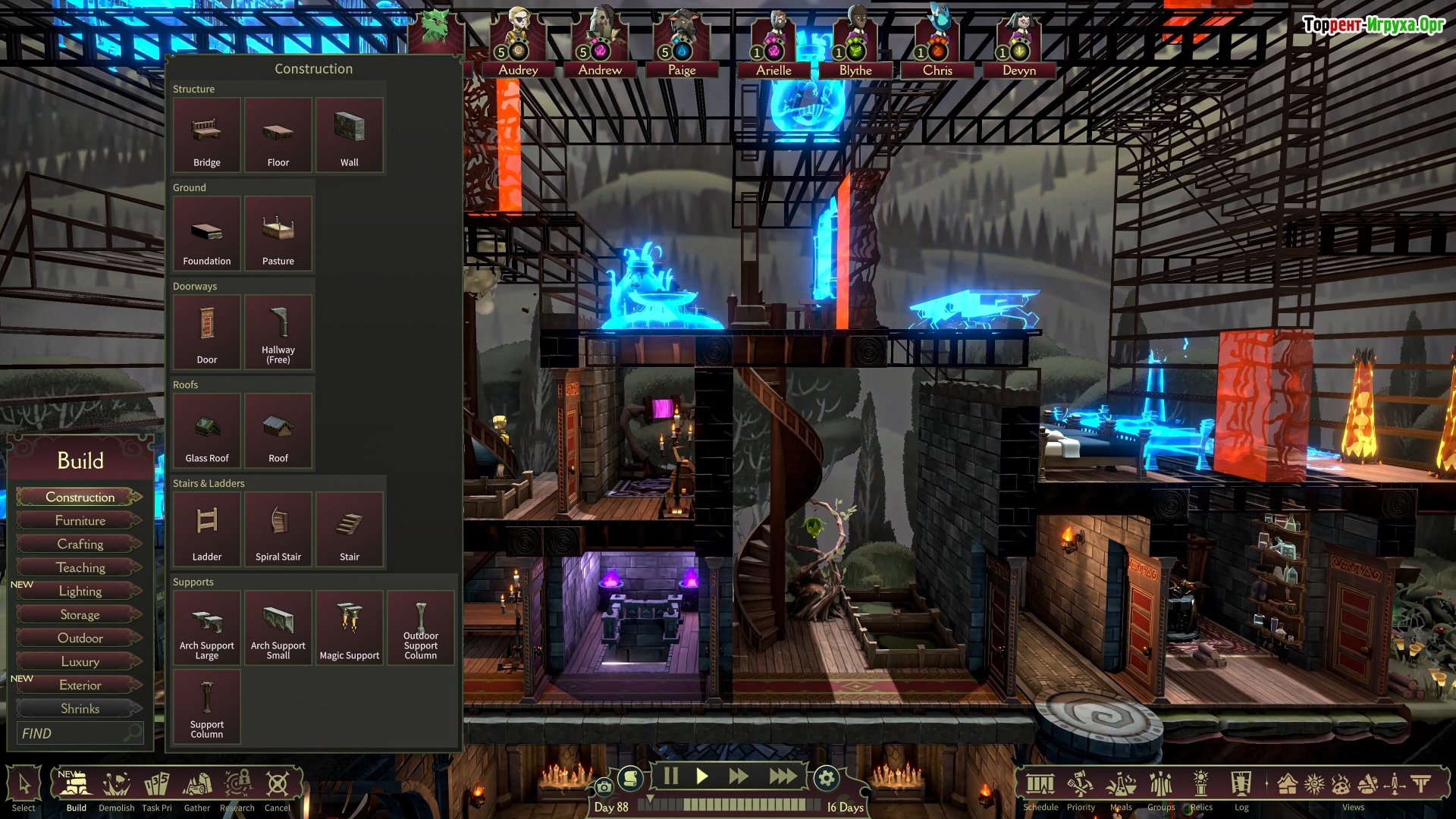Select the Outdoor Support Column
The width and height of the screenshot is (1456, 819).
pos(420,628)
